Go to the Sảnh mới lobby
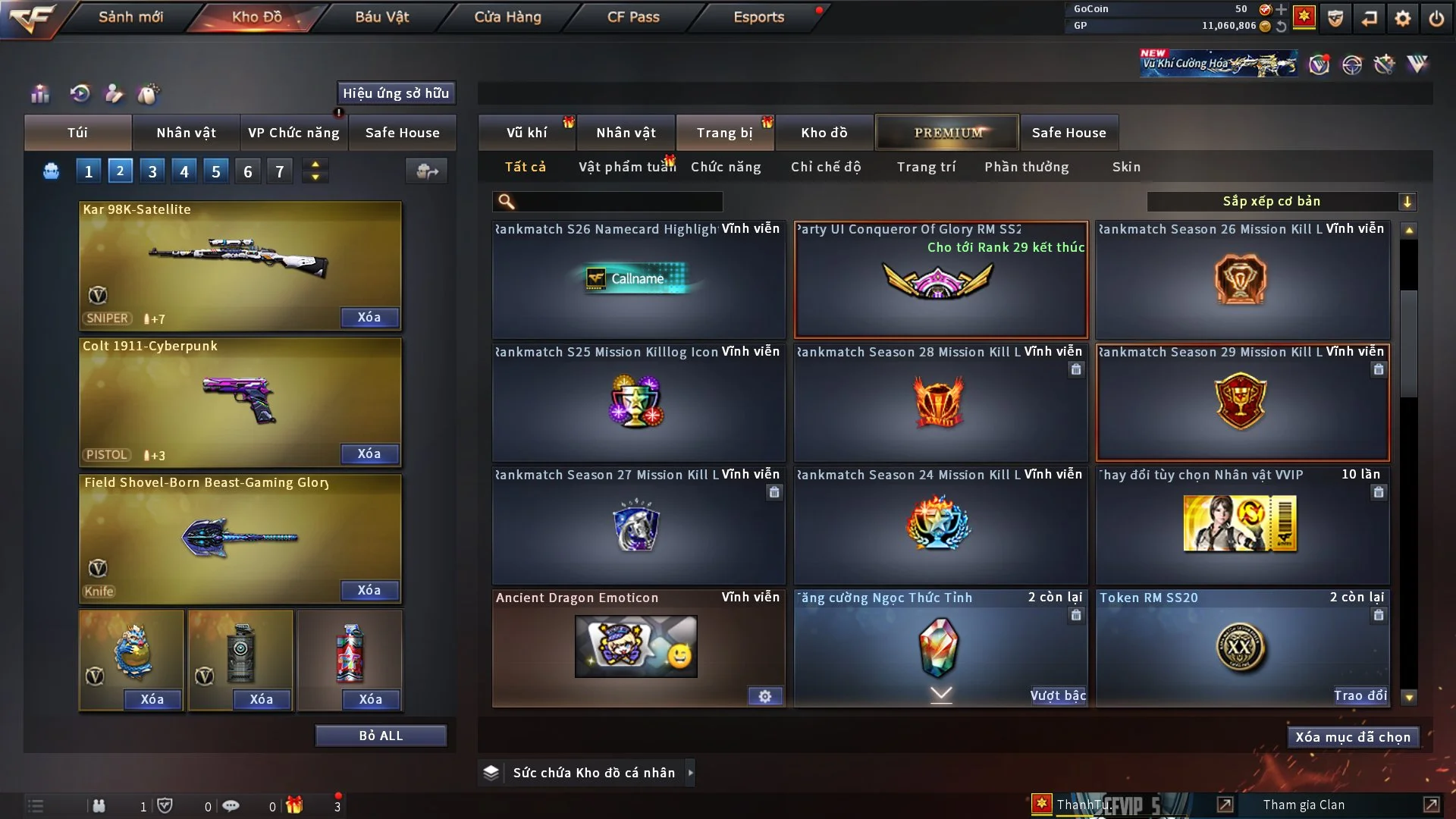The width and height of the screenshot is (1456, 819). point(130,17)
